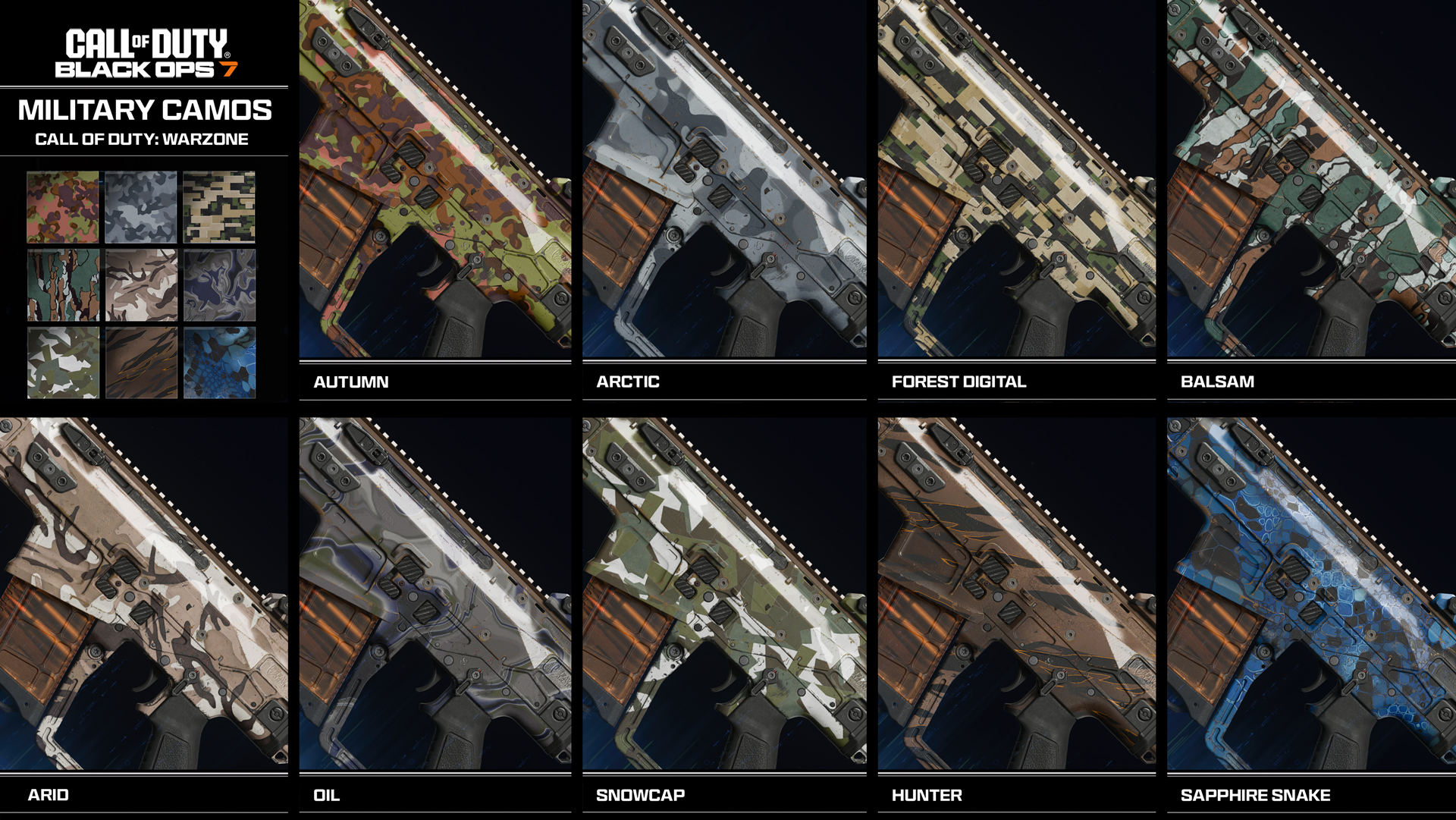This screenshot has height=820, width=1456.
Task: Select the small green-white Snowcap swatch
Action: (63, 363)
